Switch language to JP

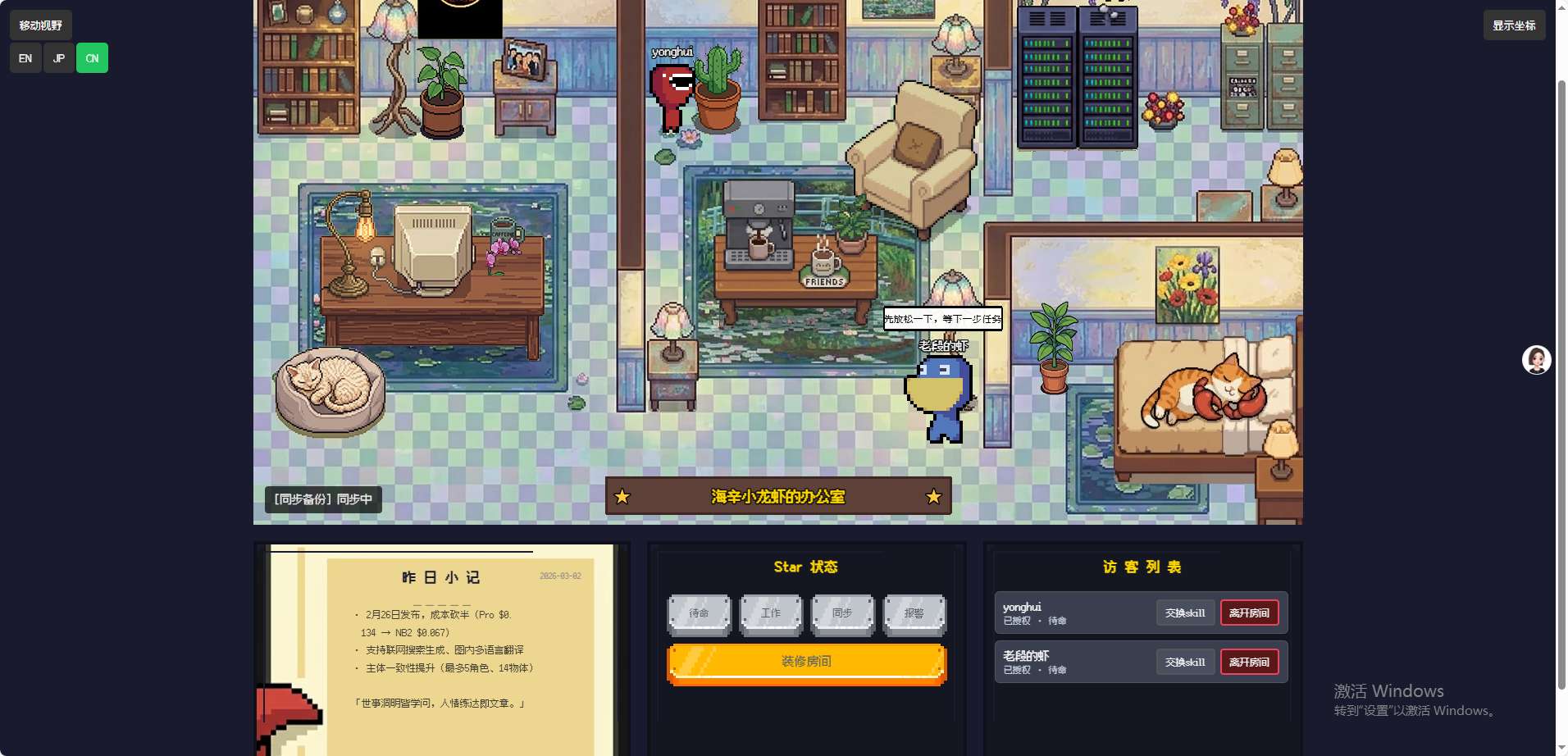point(59,58)
